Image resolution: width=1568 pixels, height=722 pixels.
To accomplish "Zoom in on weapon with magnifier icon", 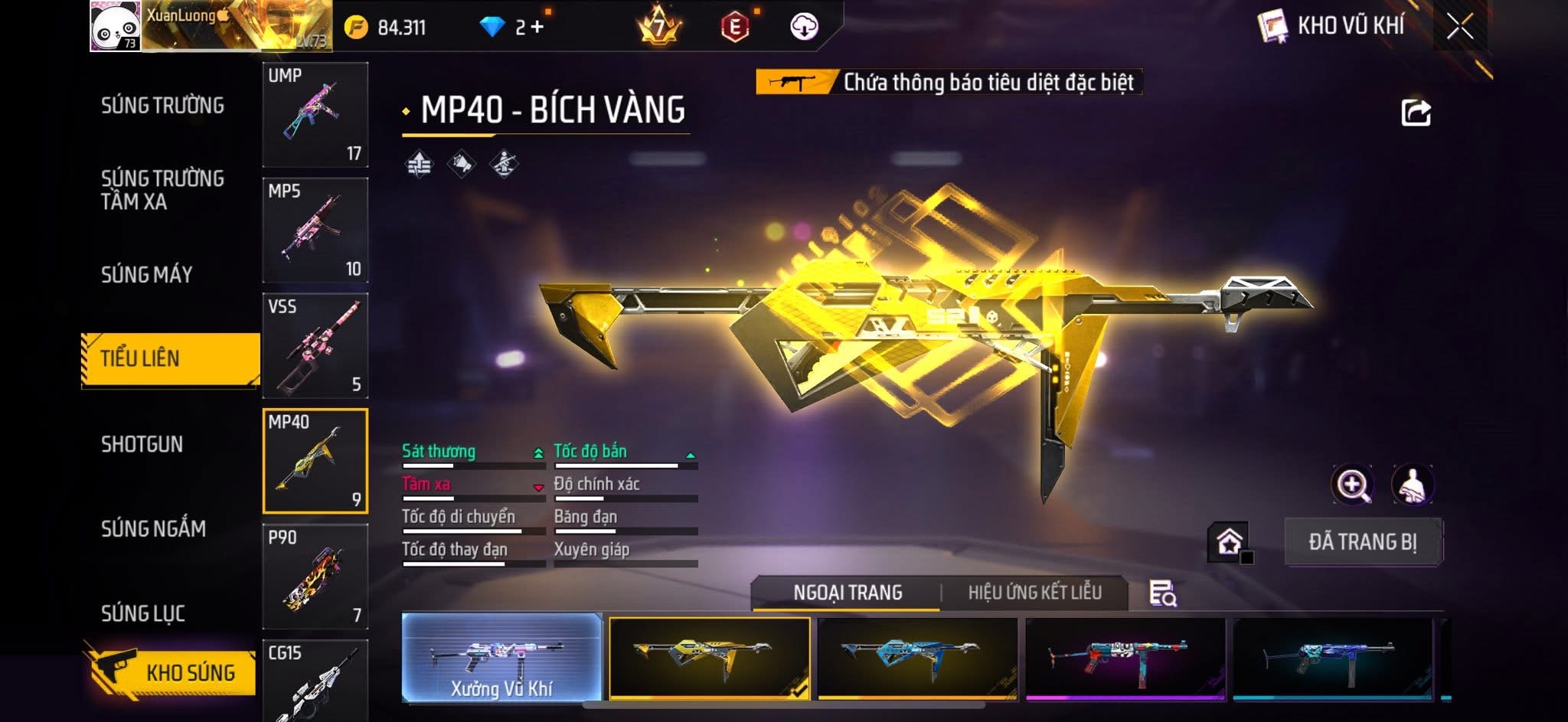I will click(1352, 485).
